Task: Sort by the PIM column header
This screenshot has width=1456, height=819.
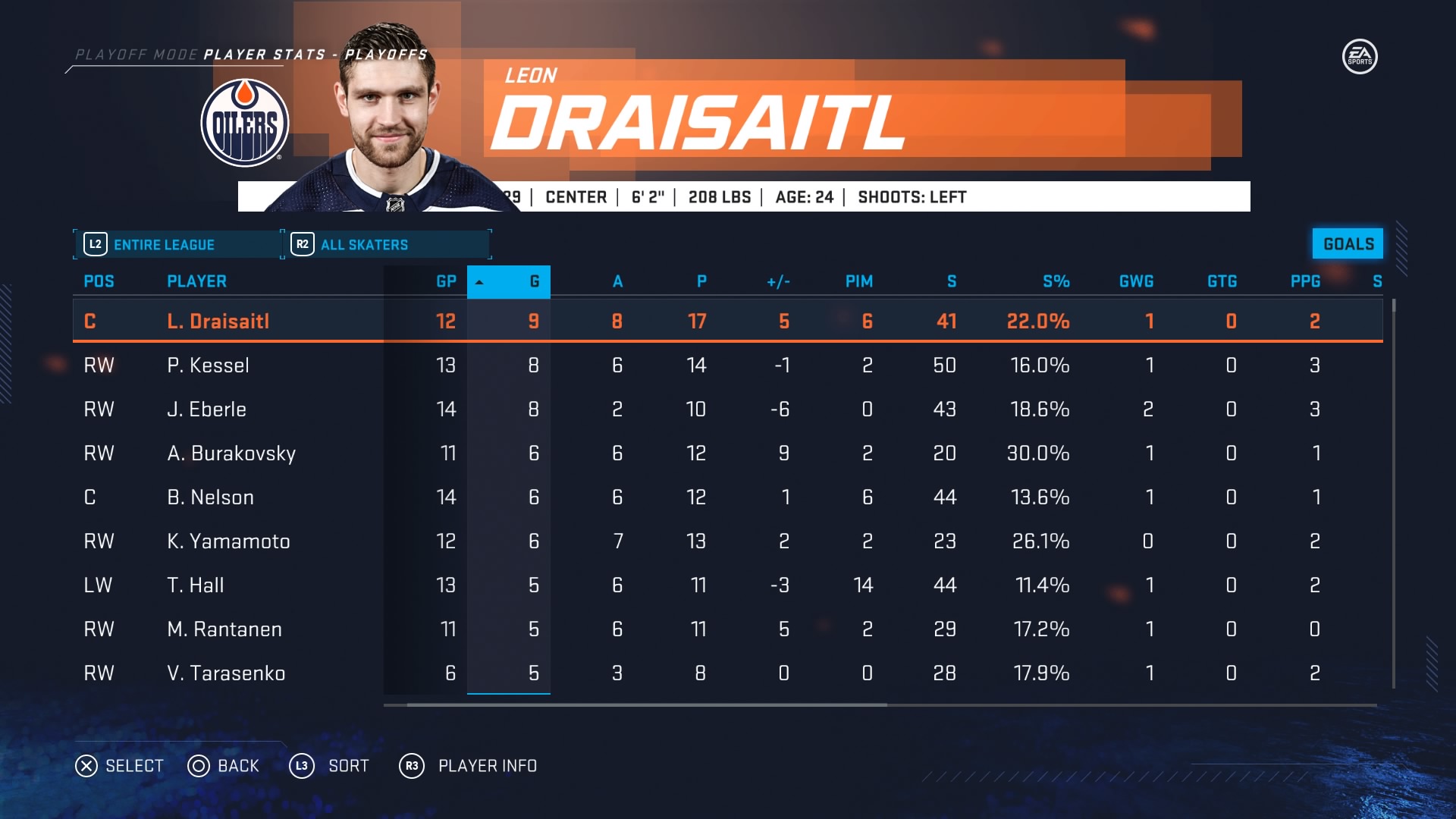Action: click(x=858, y=281)
